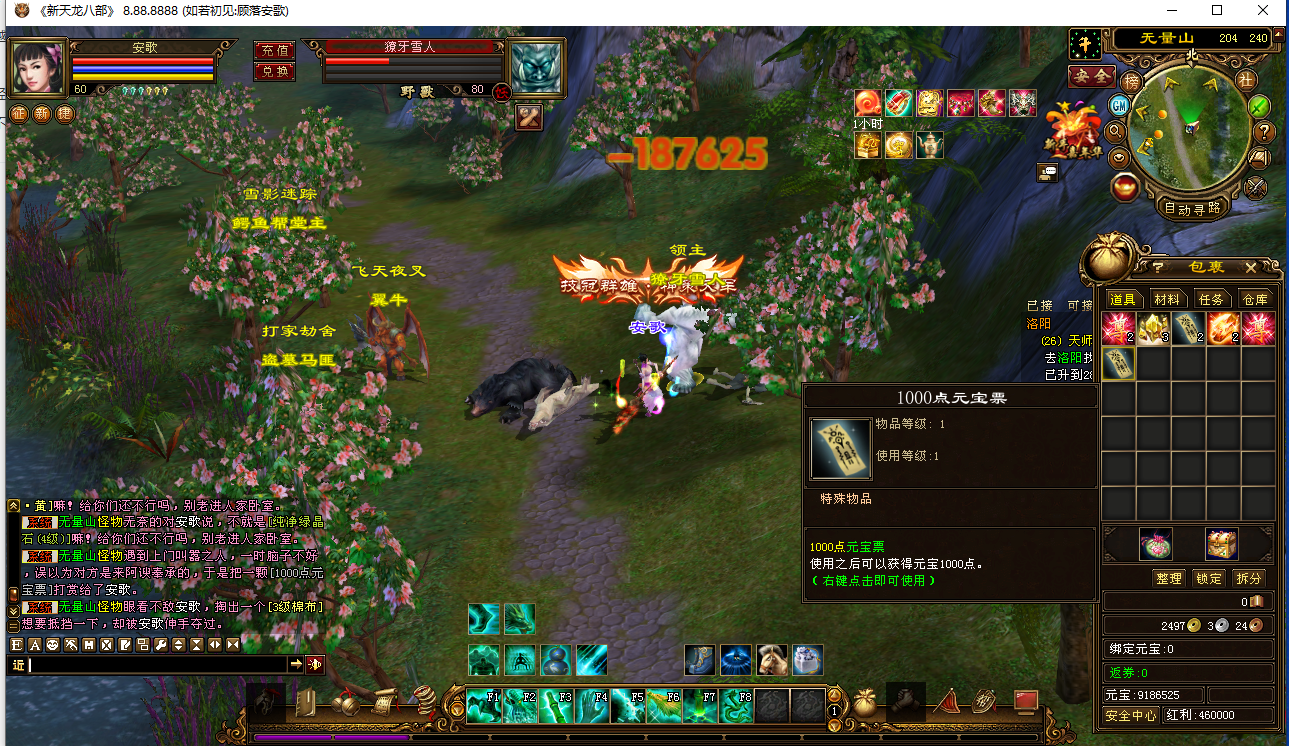
Task: Click the 安全 safe mode button
Action: click(x=1091, y=76)
